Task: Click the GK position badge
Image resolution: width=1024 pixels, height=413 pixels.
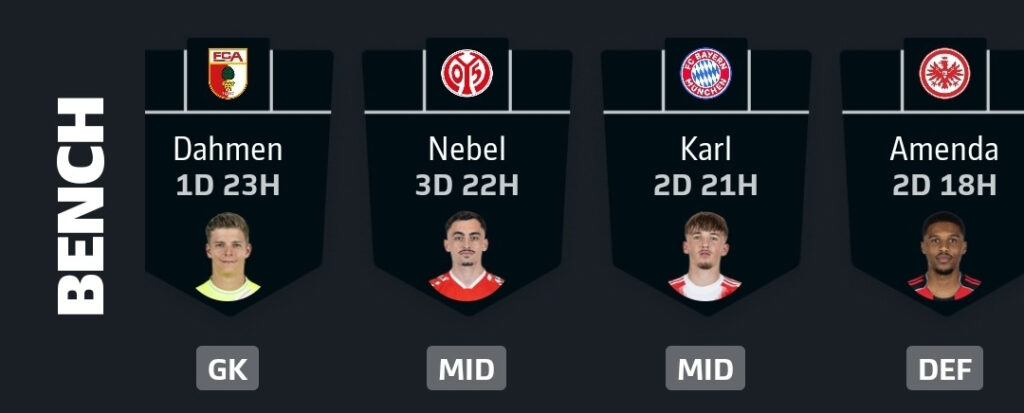Action: click(x=228, y=369)
